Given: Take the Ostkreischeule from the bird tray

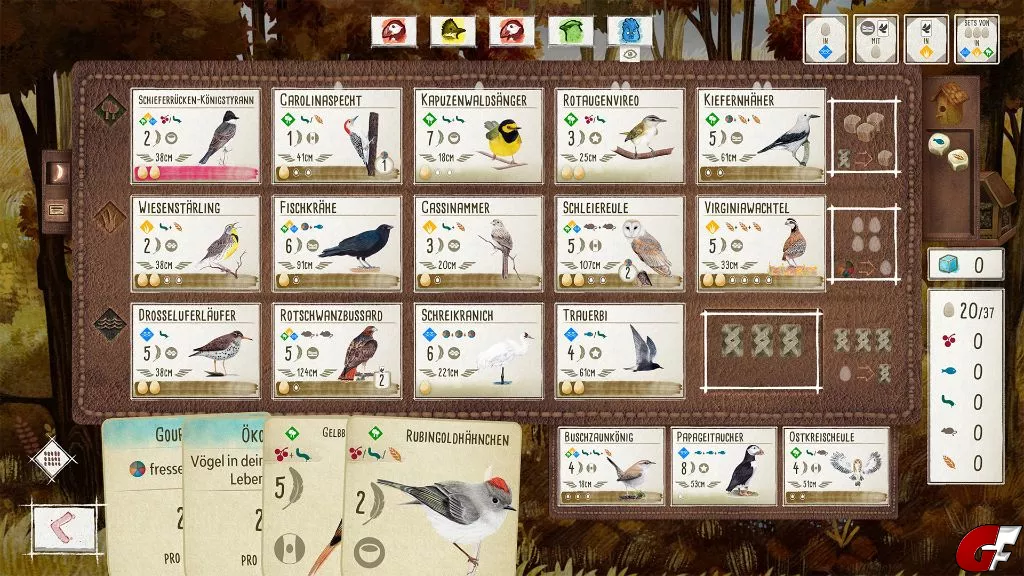Looking at the screenshot, I should pos(836,466).
